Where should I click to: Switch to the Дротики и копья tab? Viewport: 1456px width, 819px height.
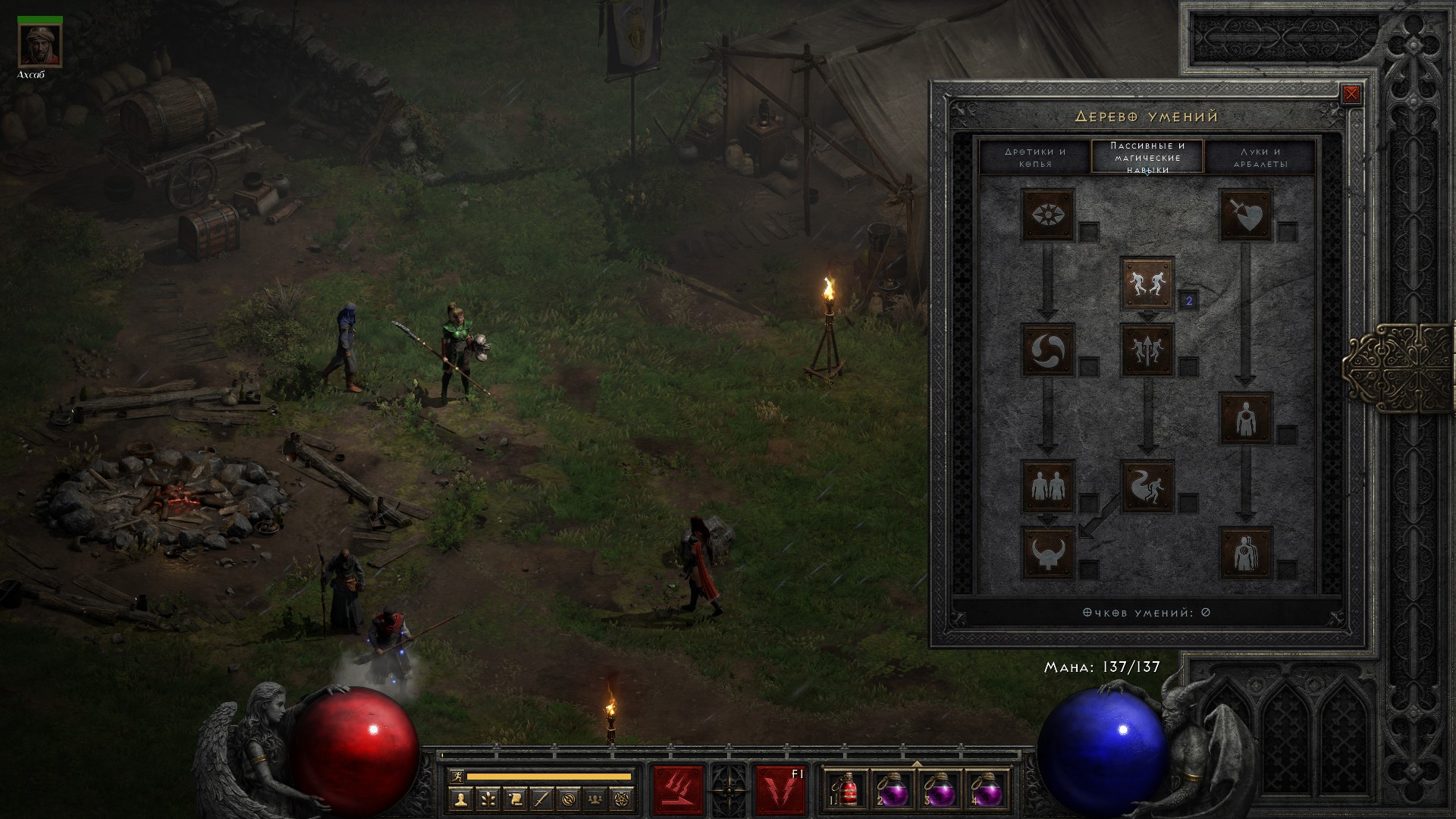pos(1035,157)
